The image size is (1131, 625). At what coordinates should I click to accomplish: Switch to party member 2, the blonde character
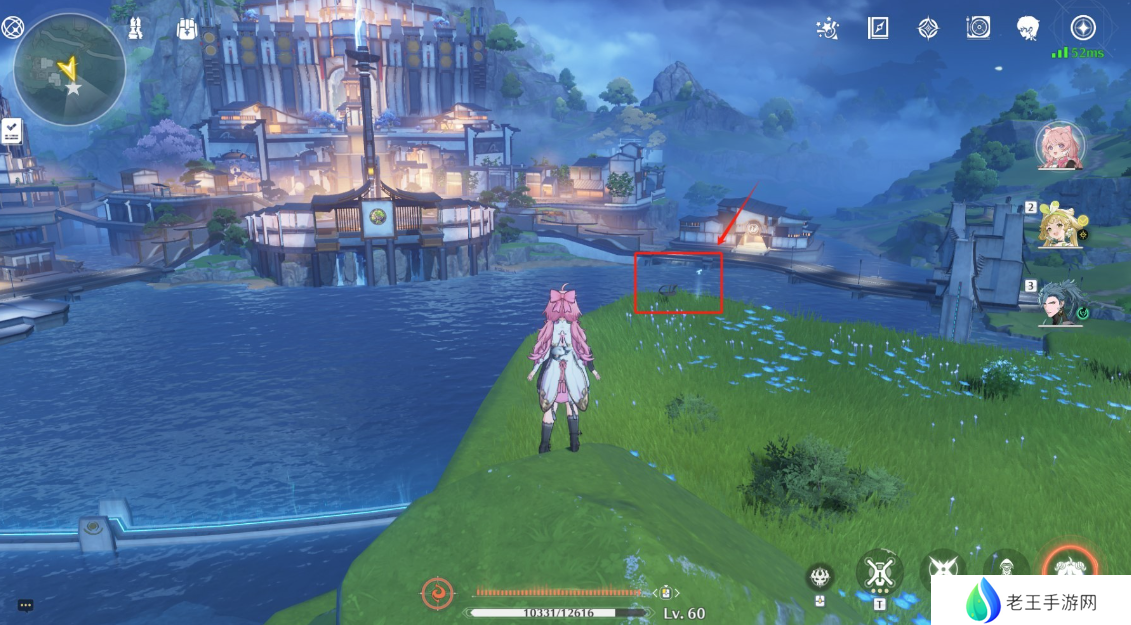coord(1061,223)
